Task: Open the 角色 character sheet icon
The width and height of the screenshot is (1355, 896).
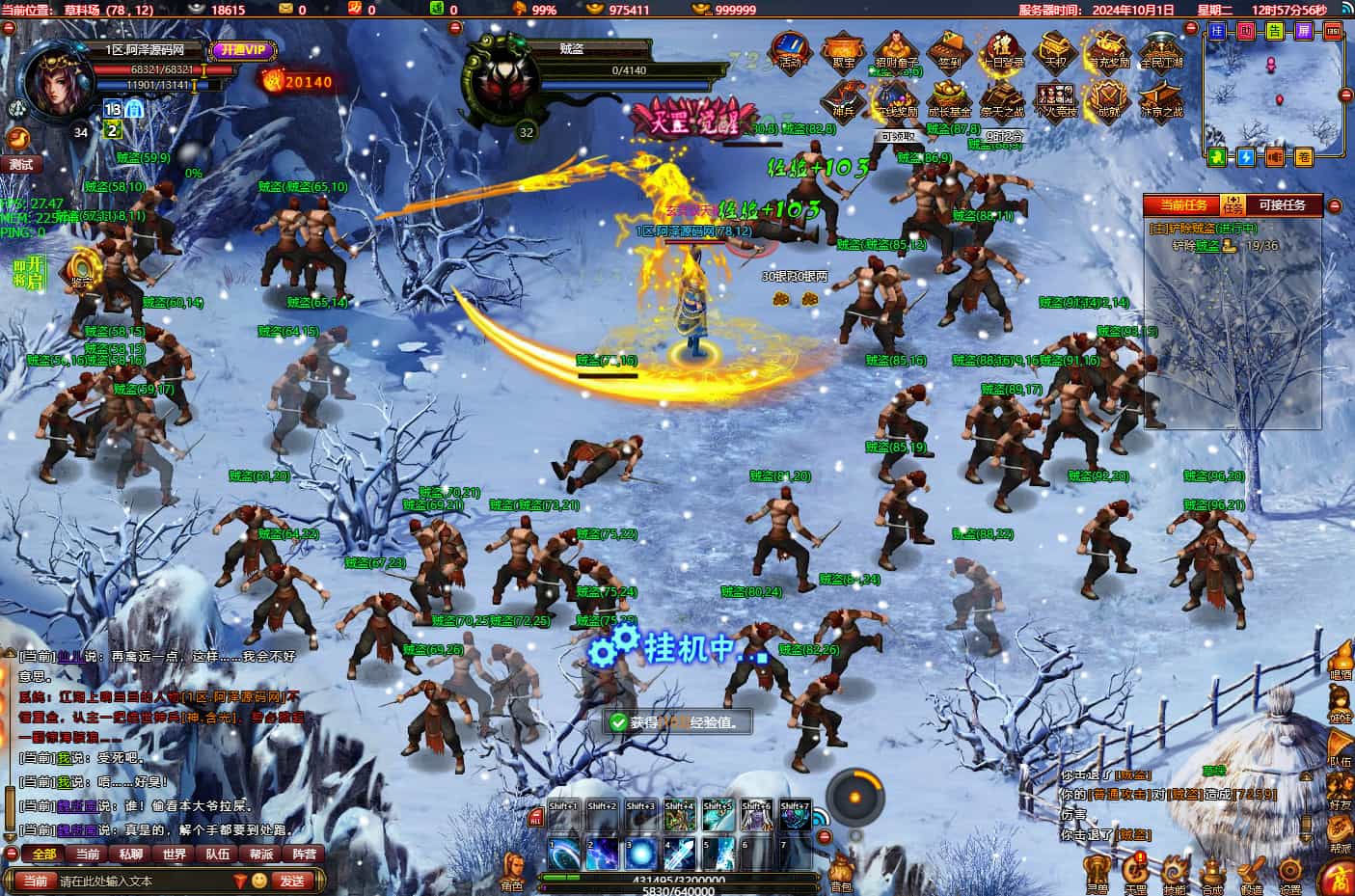Action: point(512,871)
